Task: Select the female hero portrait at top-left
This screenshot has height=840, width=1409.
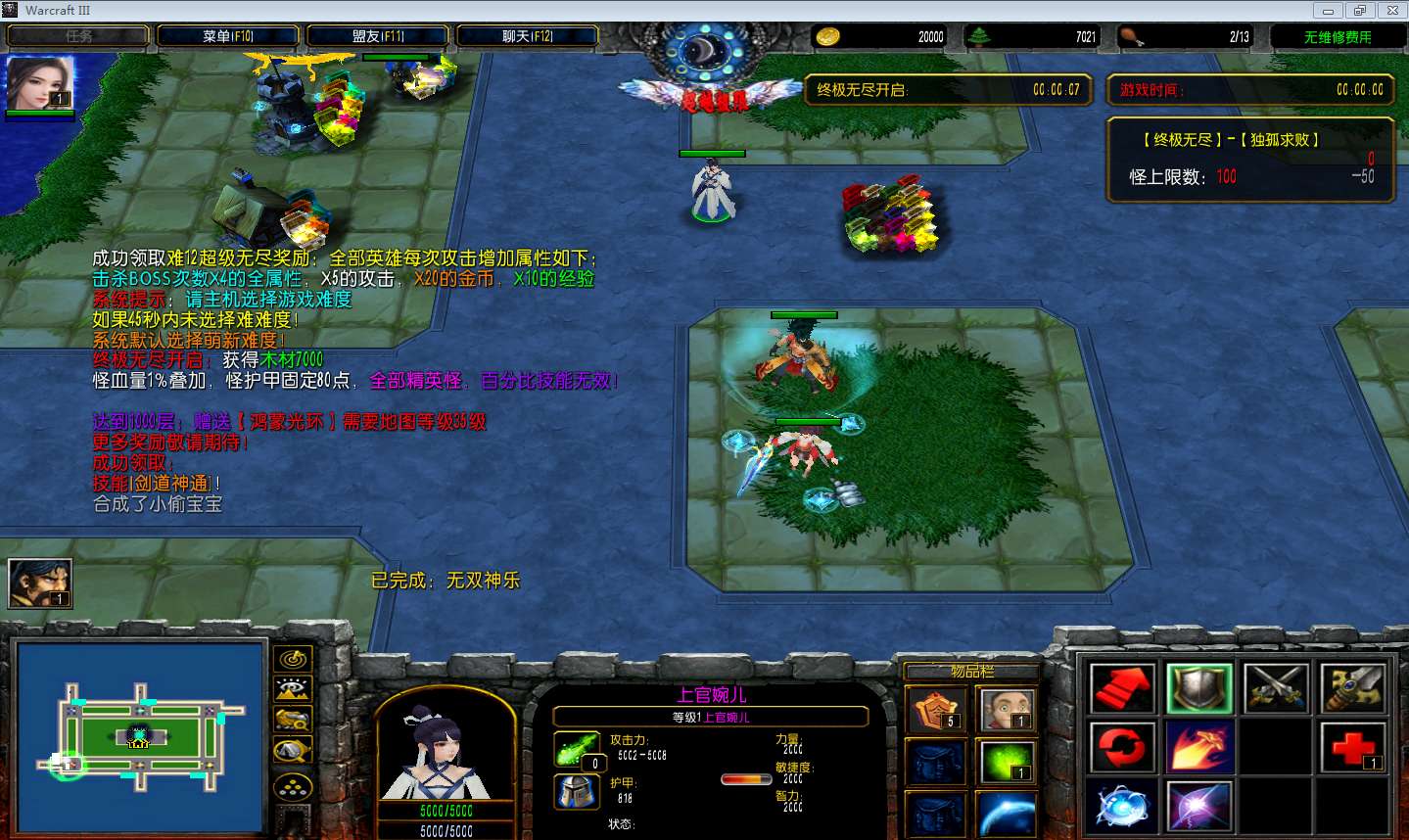Action: pyautogui.click(x=40, y=84)
